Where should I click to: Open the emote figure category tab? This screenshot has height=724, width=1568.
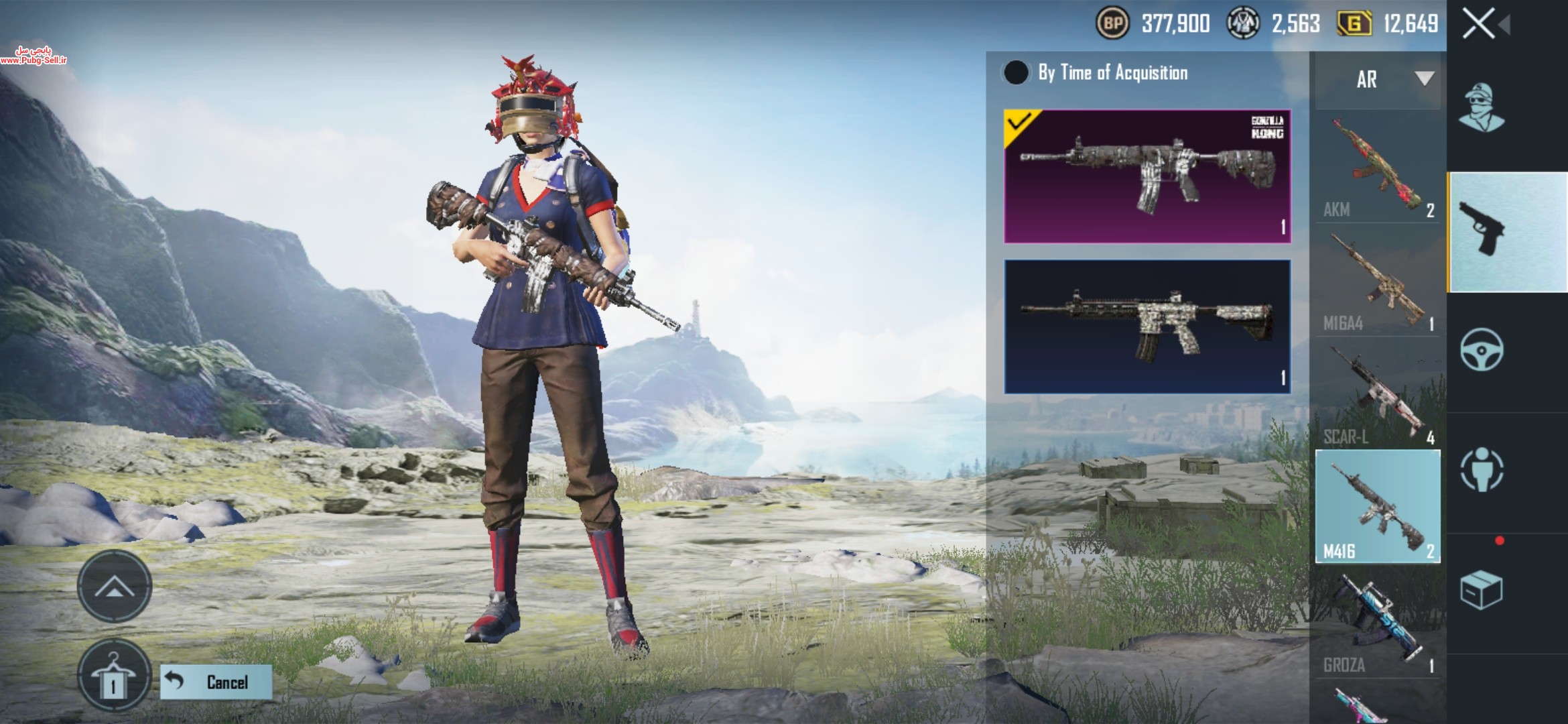tap(1482, 469)
